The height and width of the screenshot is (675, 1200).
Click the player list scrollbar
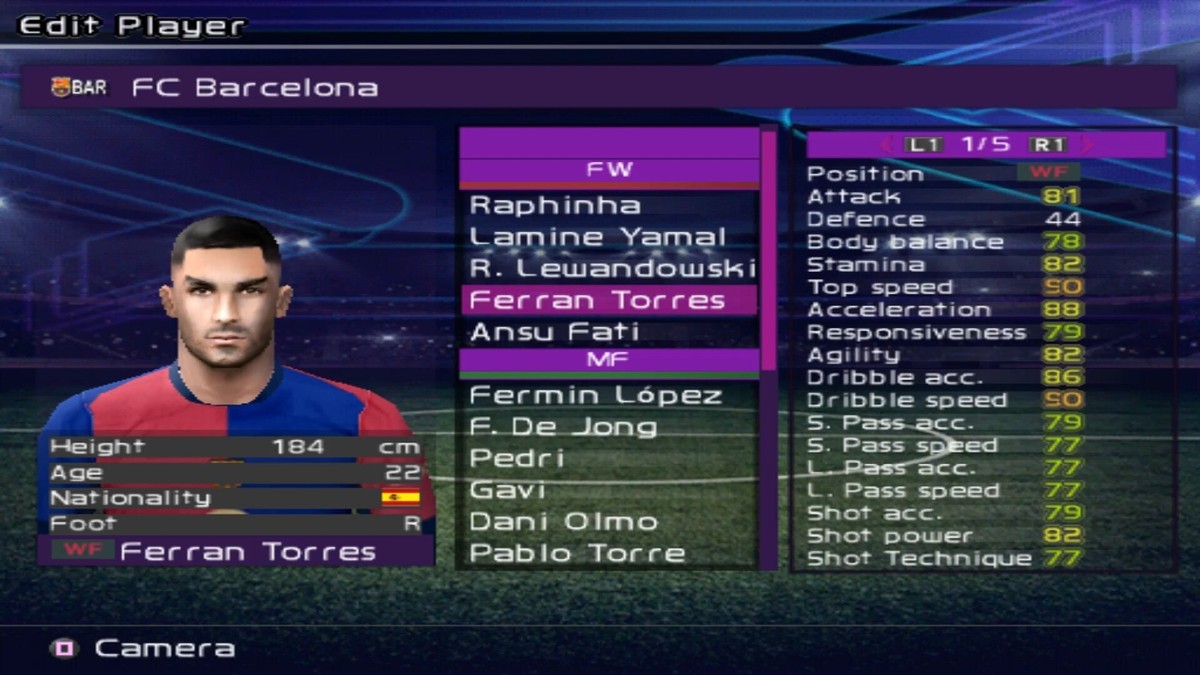(x=769, y=250)
